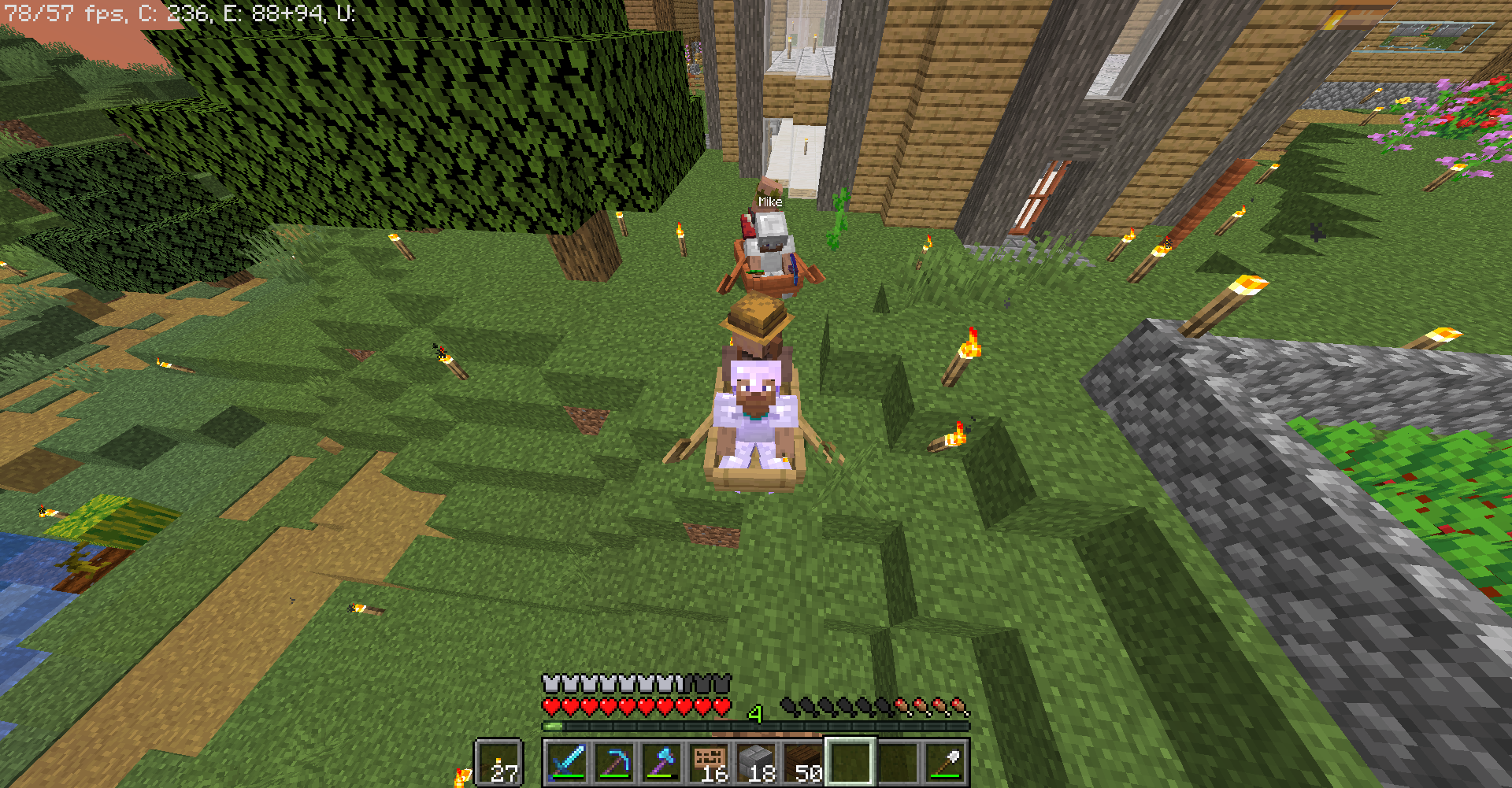Choose the stack of 18 stone bricks
Viewport: 1512px width, 788px height.
756,762
